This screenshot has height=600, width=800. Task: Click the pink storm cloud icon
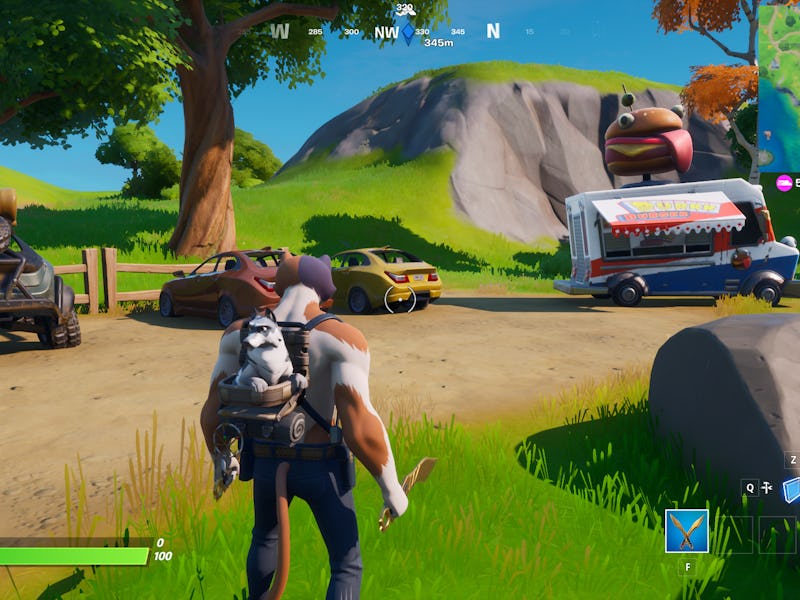(x=785, y=182)
